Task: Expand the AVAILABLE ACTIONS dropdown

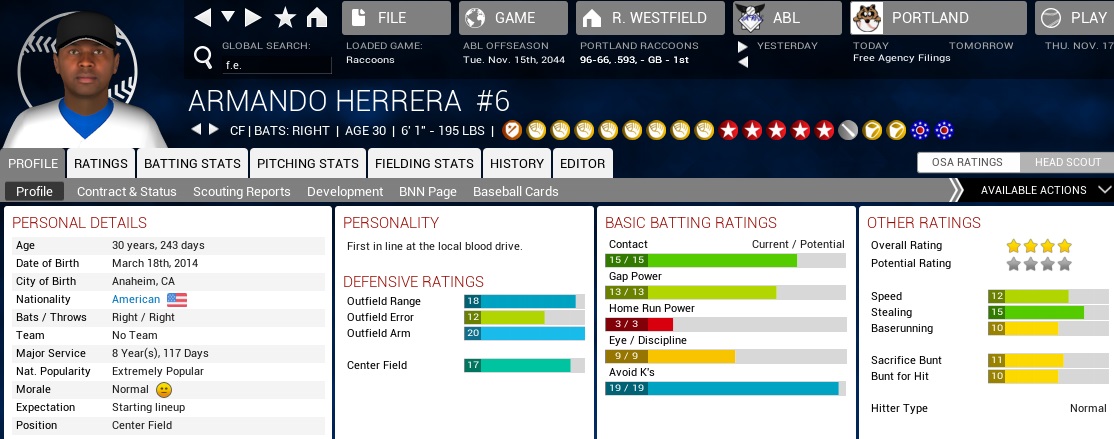Action: (x=1040, y=190)
